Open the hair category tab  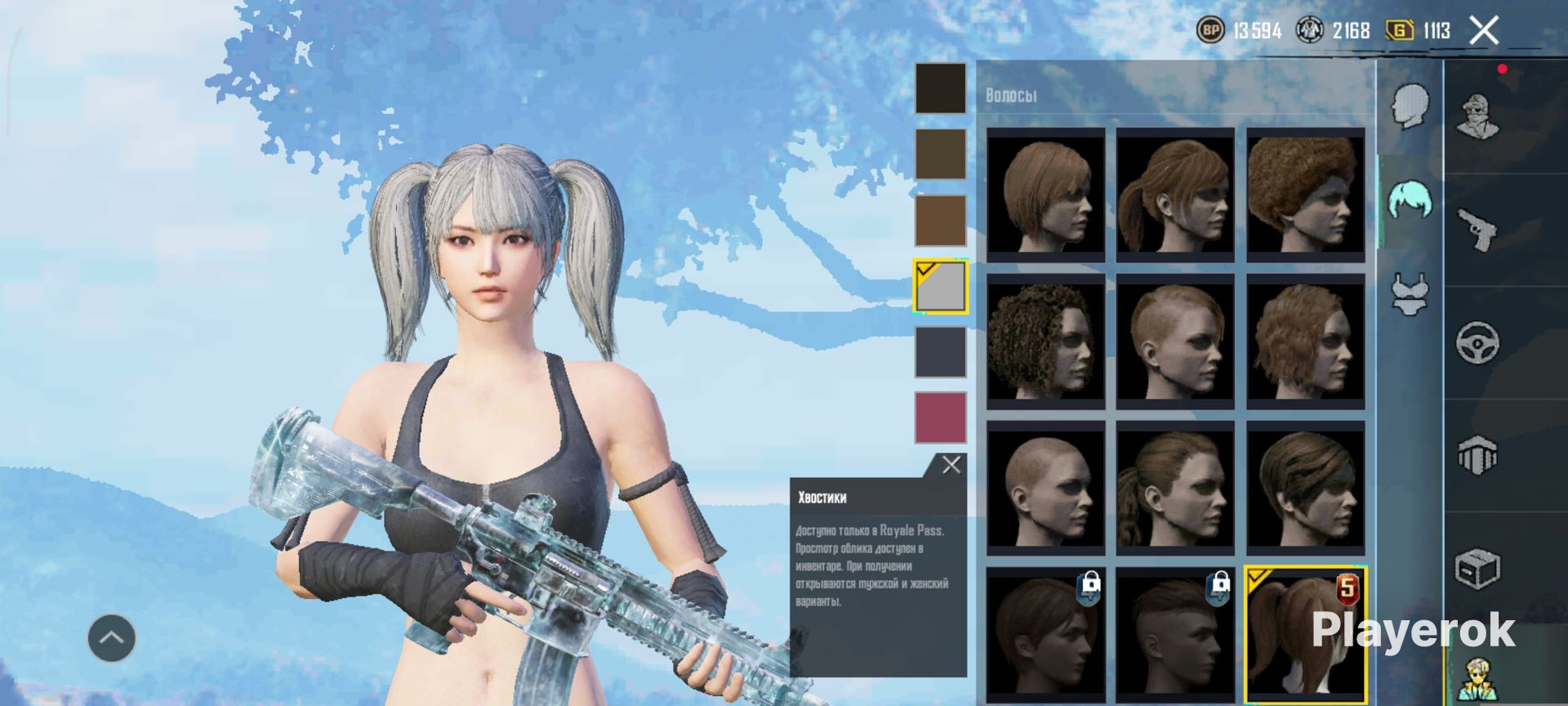coord(1410,200)
